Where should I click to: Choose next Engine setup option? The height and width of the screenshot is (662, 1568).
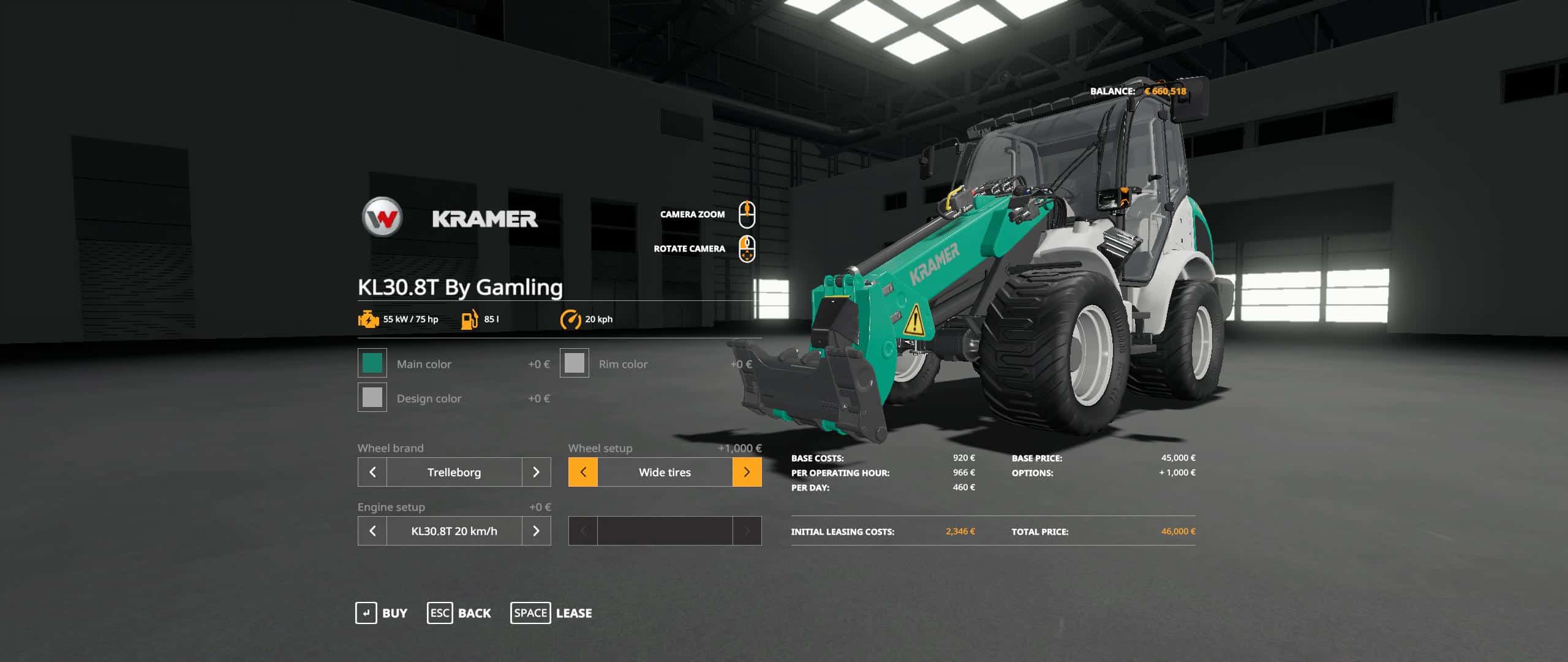tap(536, 531)
